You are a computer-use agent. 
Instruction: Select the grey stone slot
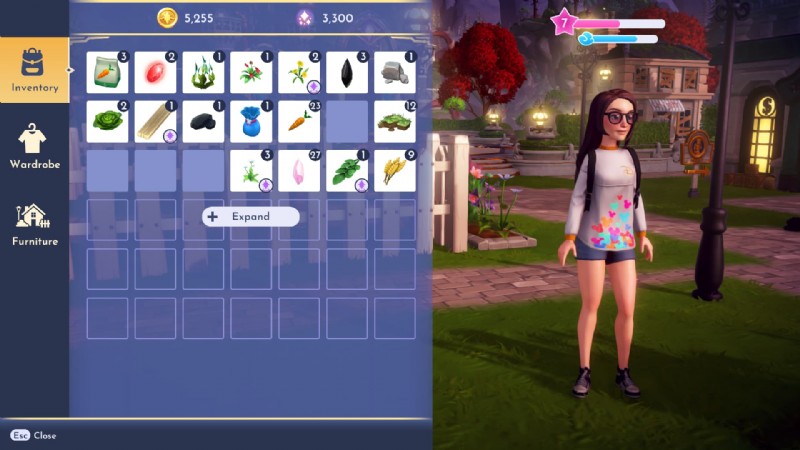[395, 73]
